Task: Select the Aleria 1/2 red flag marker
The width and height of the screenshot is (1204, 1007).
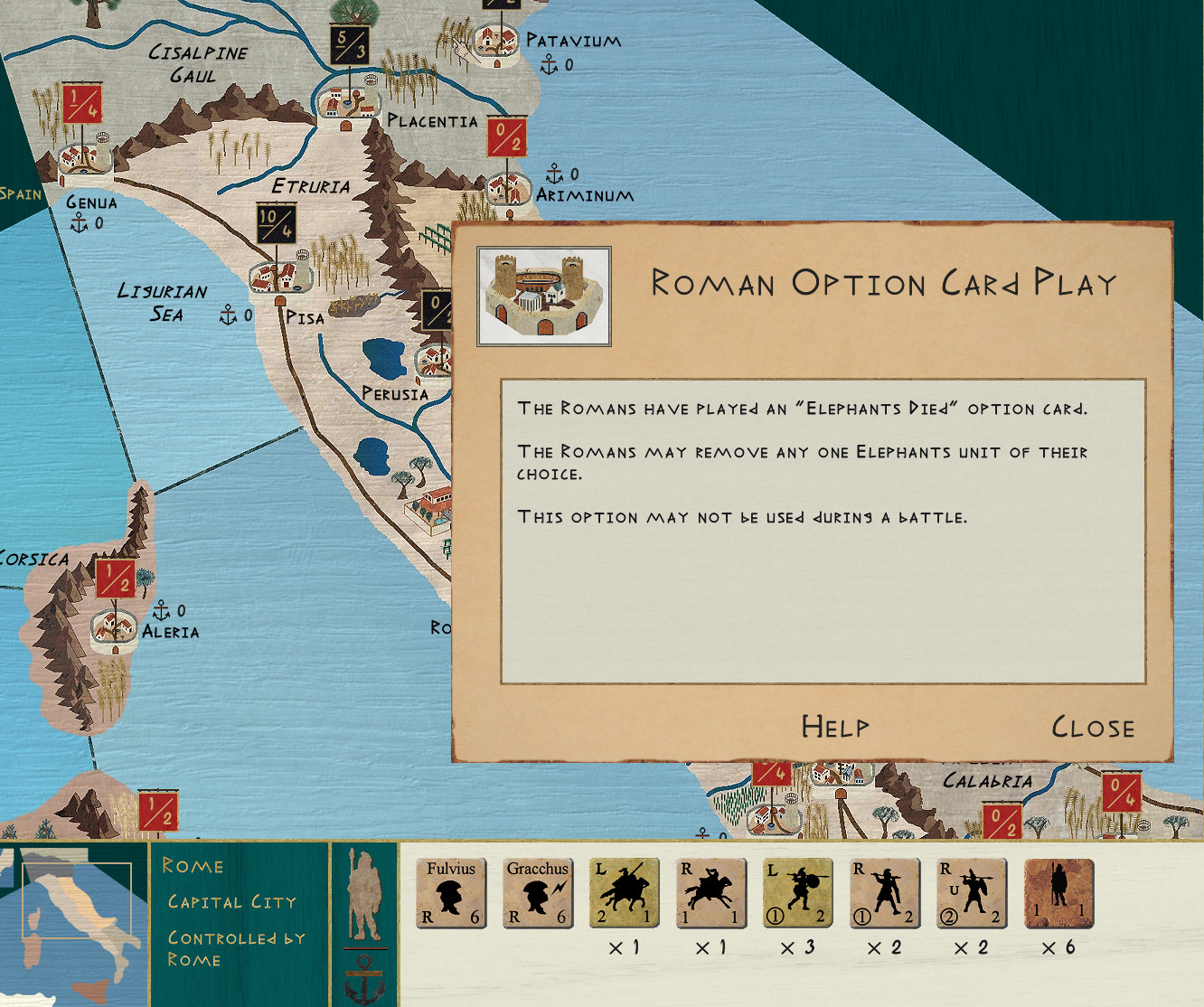Action: click(115, 579)
